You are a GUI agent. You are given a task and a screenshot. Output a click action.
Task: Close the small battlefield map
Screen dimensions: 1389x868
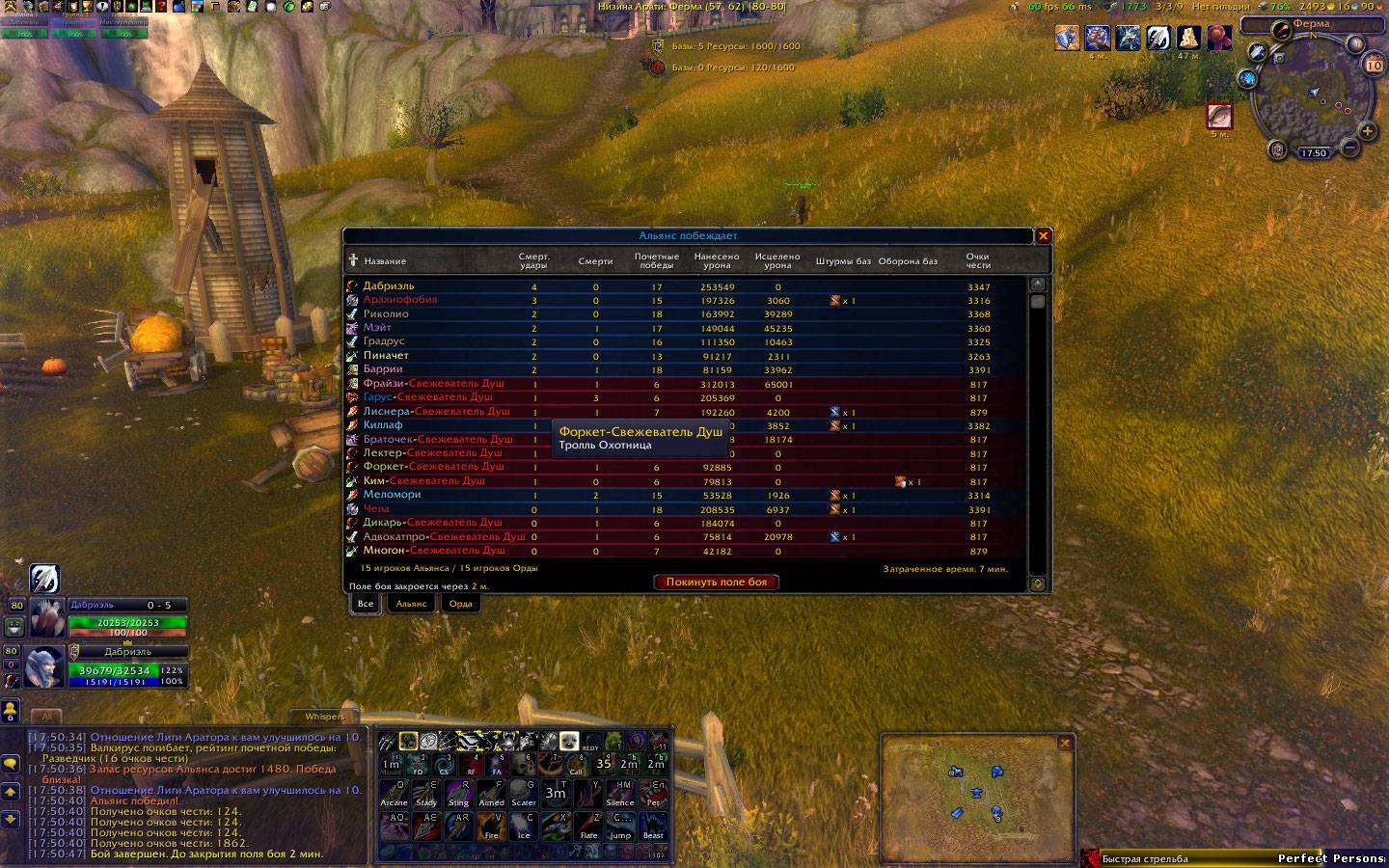pyautogui.click(x=1065, y=743)
